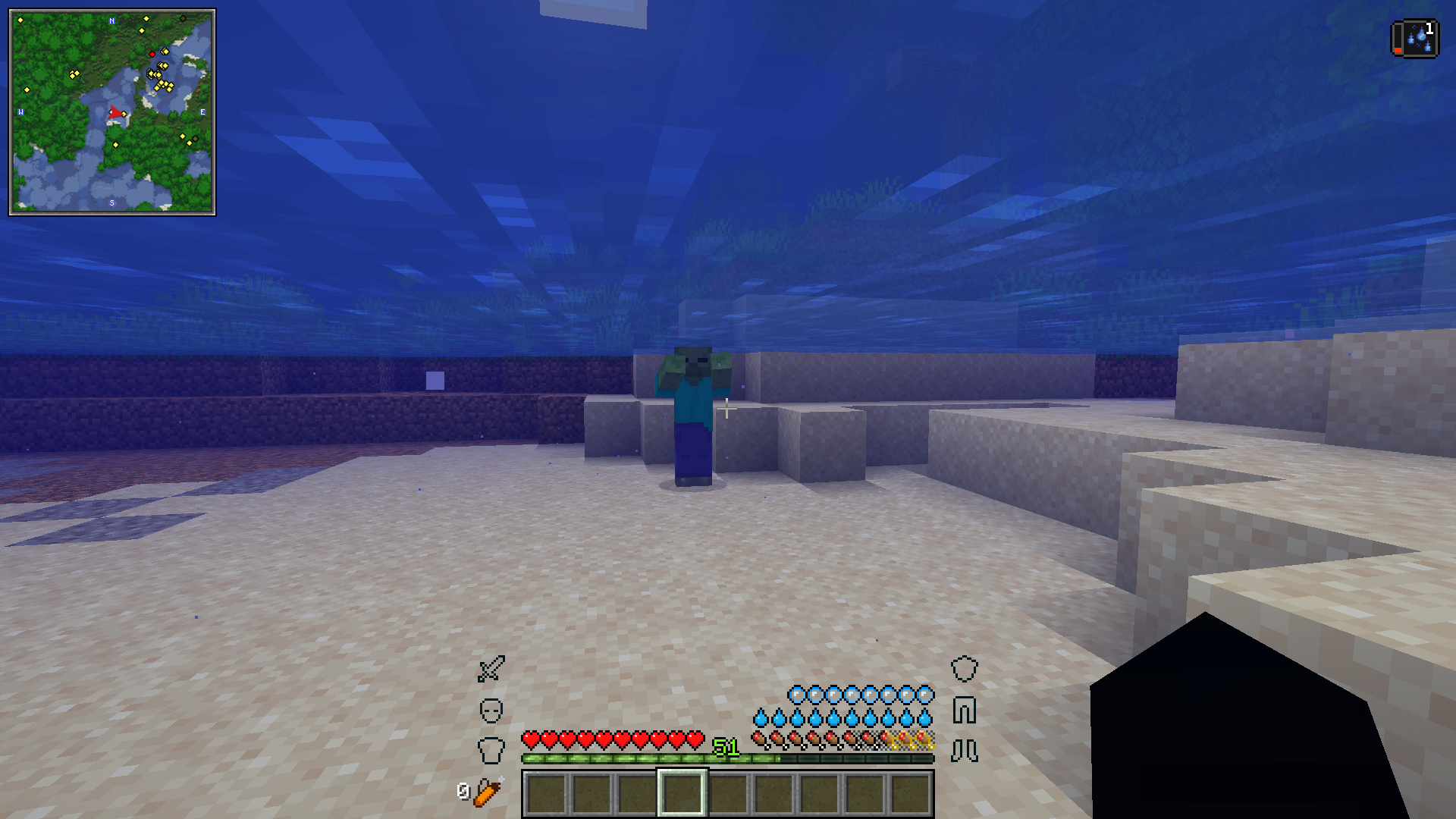The height and width of the screenshot is (819, 1456).
Task: Click the leggings armor icon
Action: click(x=965, y=710)
